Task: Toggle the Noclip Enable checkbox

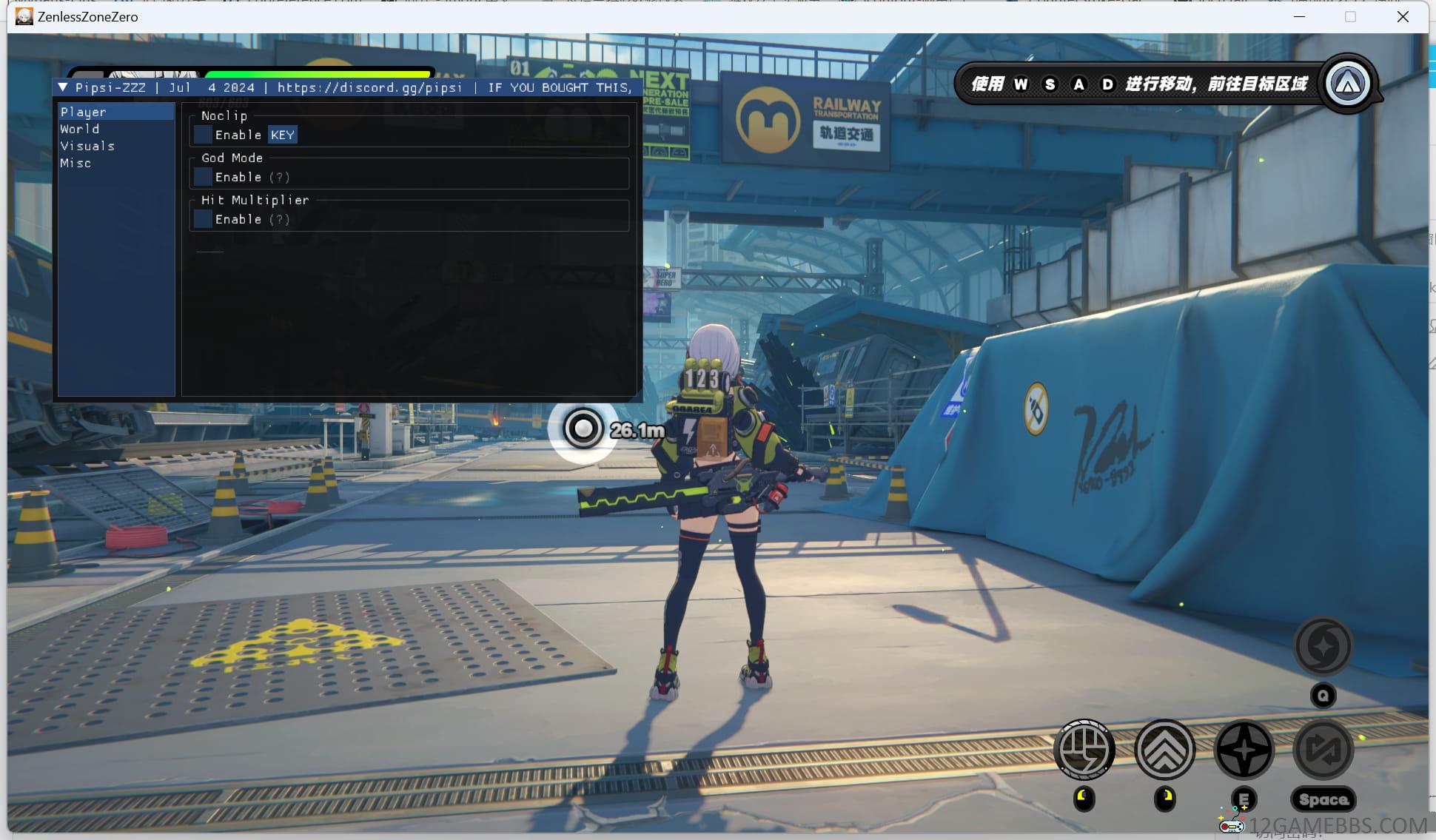Action: pos(203,135)
